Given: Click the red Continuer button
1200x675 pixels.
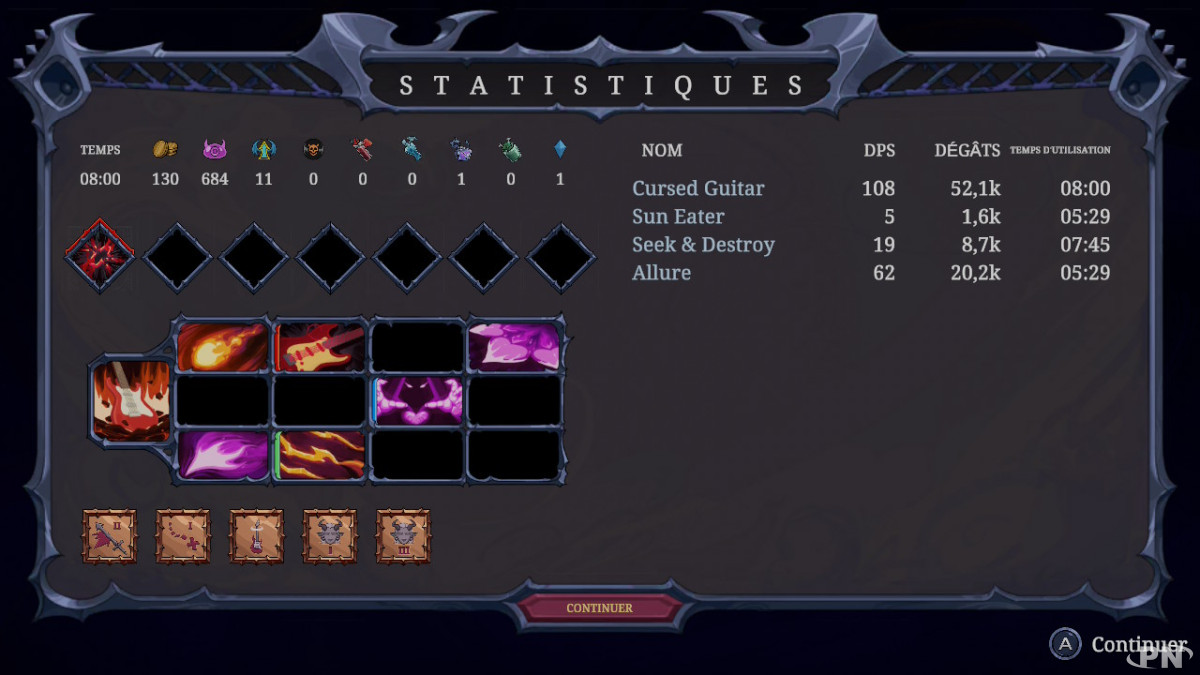Looking at the screenshot, I should pos(599,608).
